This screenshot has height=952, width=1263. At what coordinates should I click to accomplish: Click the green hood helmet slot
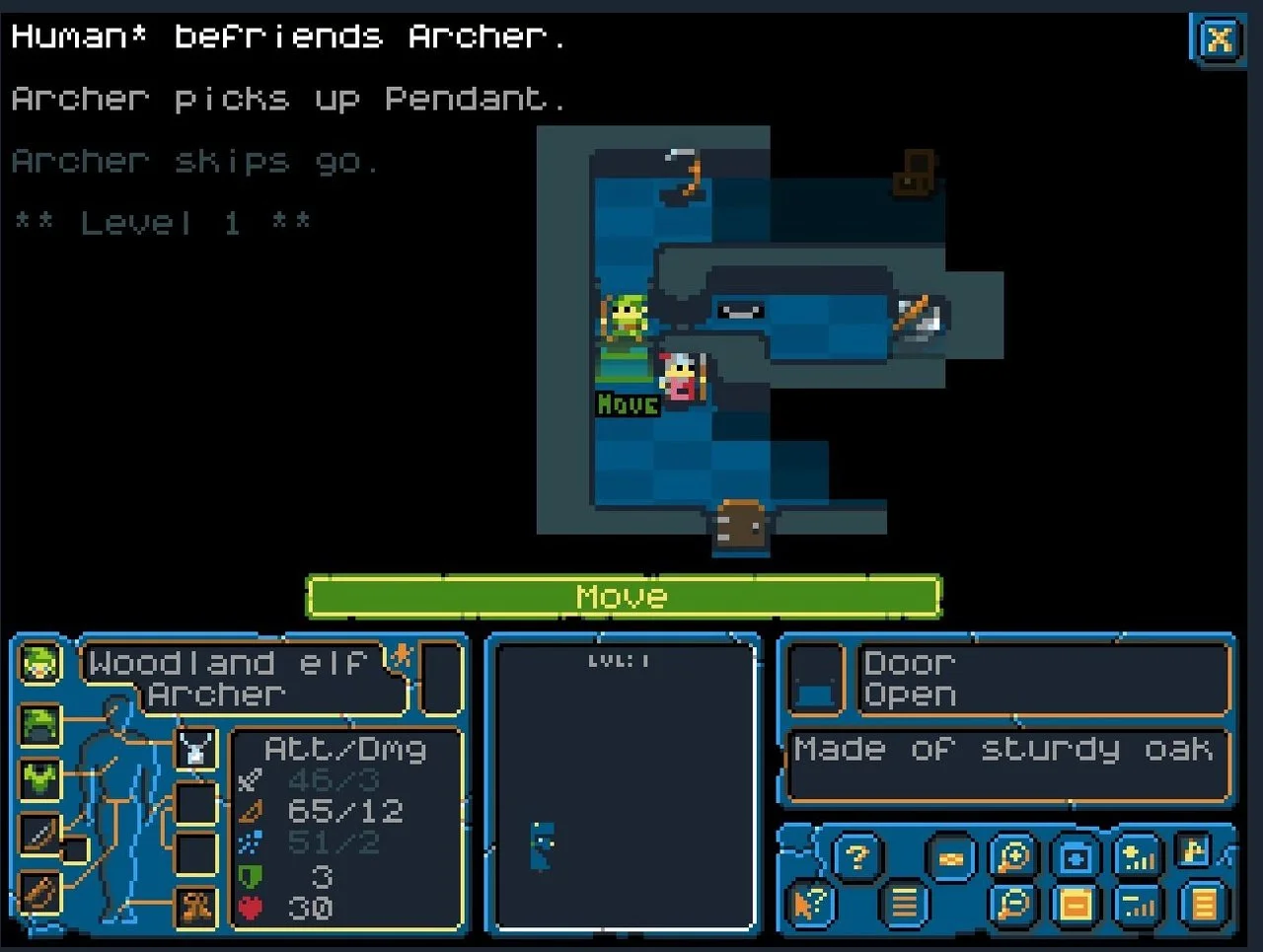(39, 723)
